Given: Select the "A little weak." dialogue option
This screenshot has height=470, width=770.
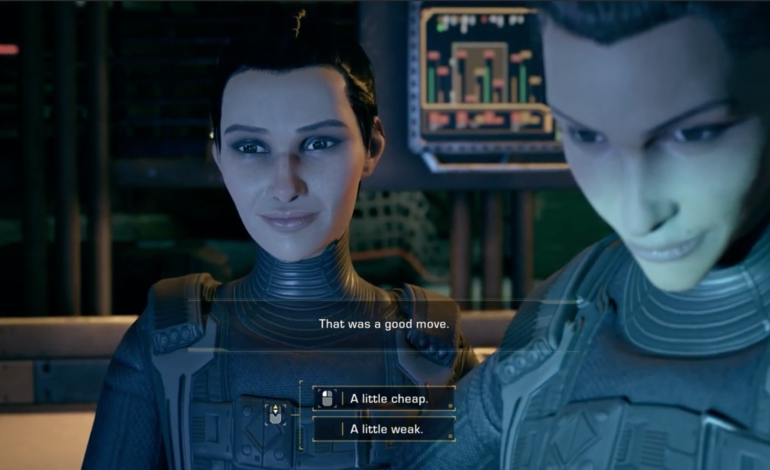Looking at the screenshot, I should (x=385, y=429).
